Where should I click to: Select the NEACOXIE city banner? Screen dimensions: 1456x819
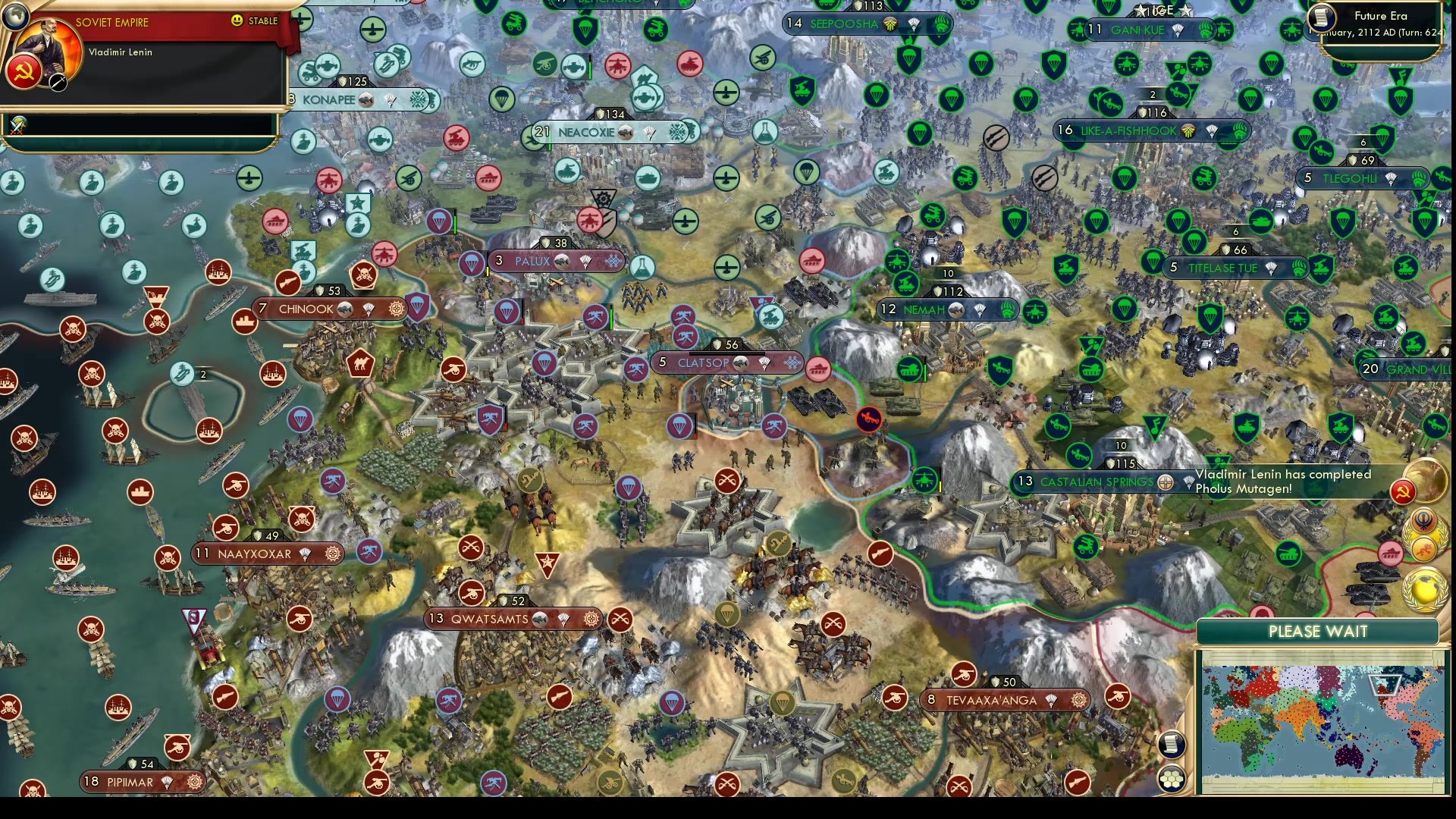coord(588,131)
